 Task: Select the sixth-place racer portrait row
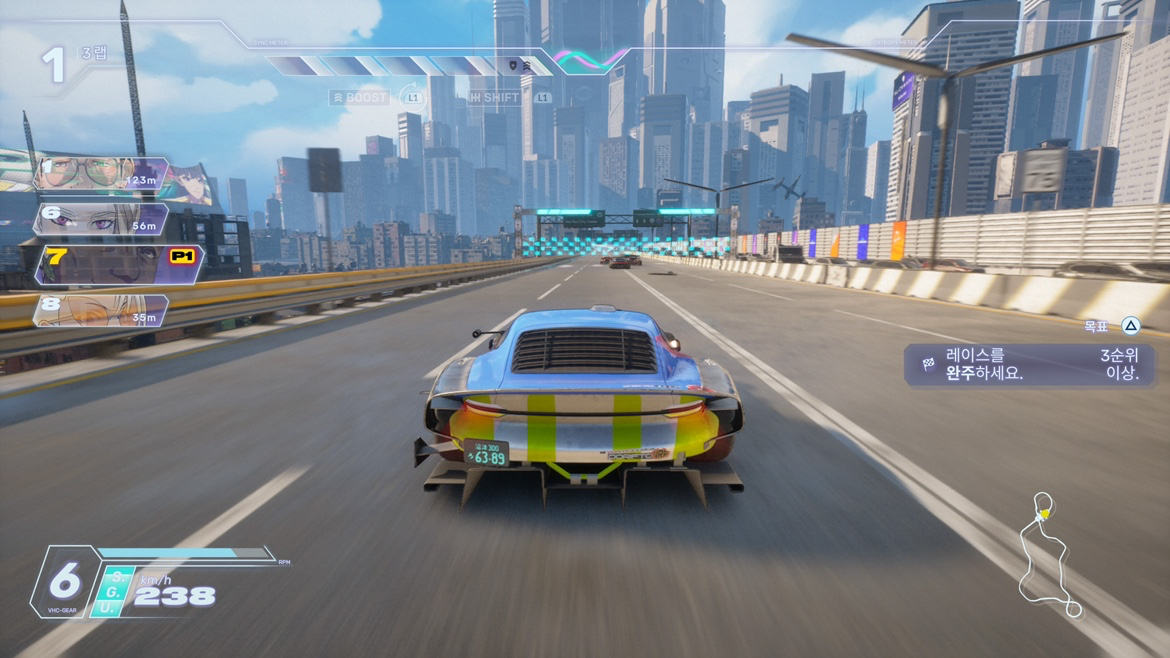[100, 219]
